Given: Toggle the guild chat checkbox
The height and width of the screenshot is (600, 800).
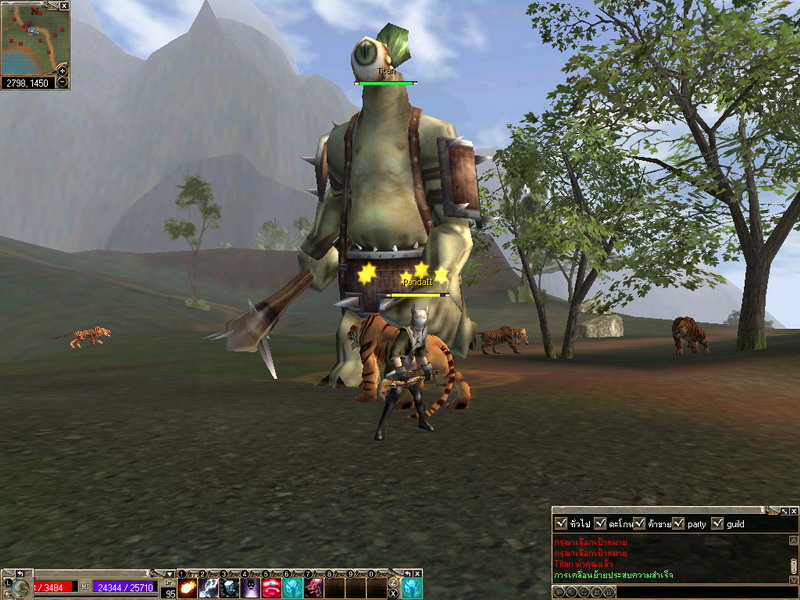Looking at the screenshot, I should (718, 523).
